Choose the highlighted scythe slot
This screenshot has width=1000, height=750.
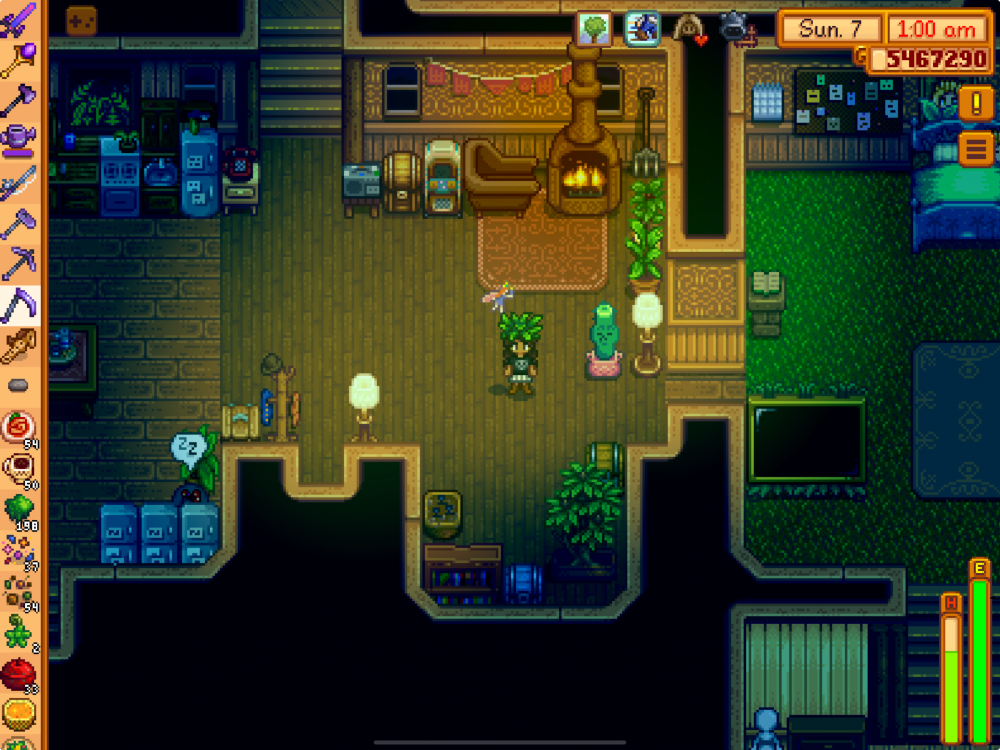point(19,305)
